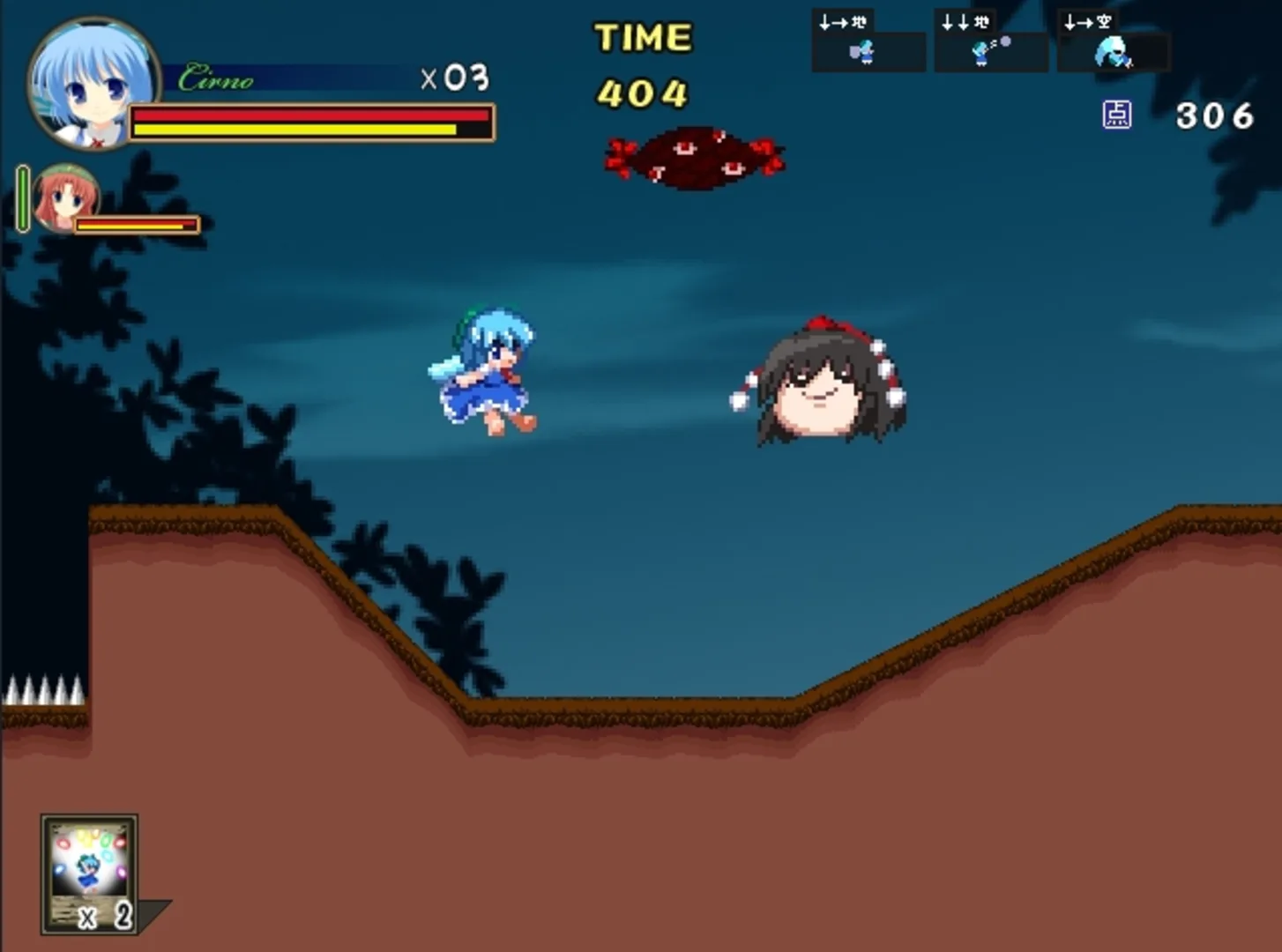Click the score value 306
Viewport: 1282px width, 952px height.
click(1215, 115)
